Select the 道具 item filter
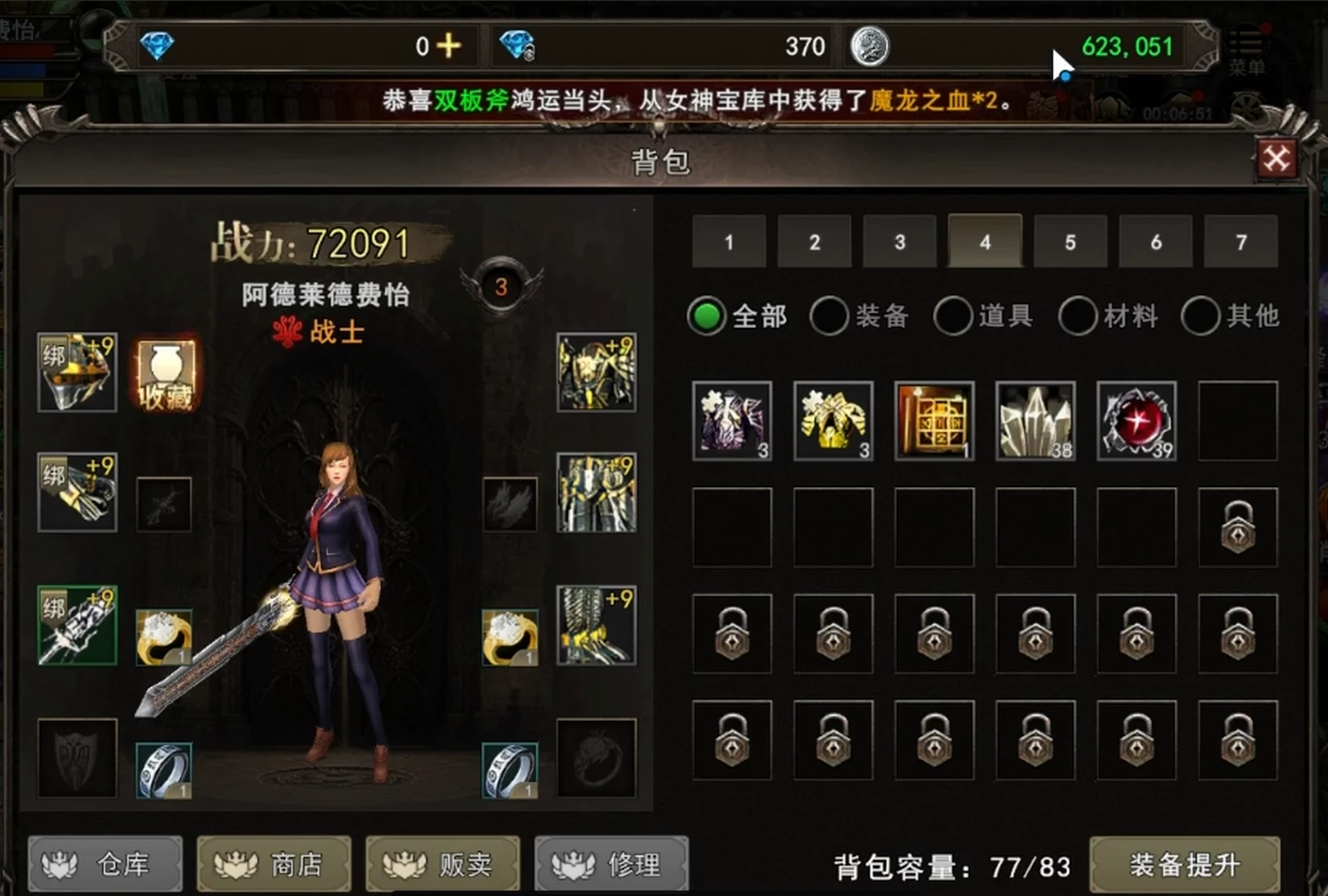The width and height of the screenshot is (1328, 896). (x=953, y=315)
